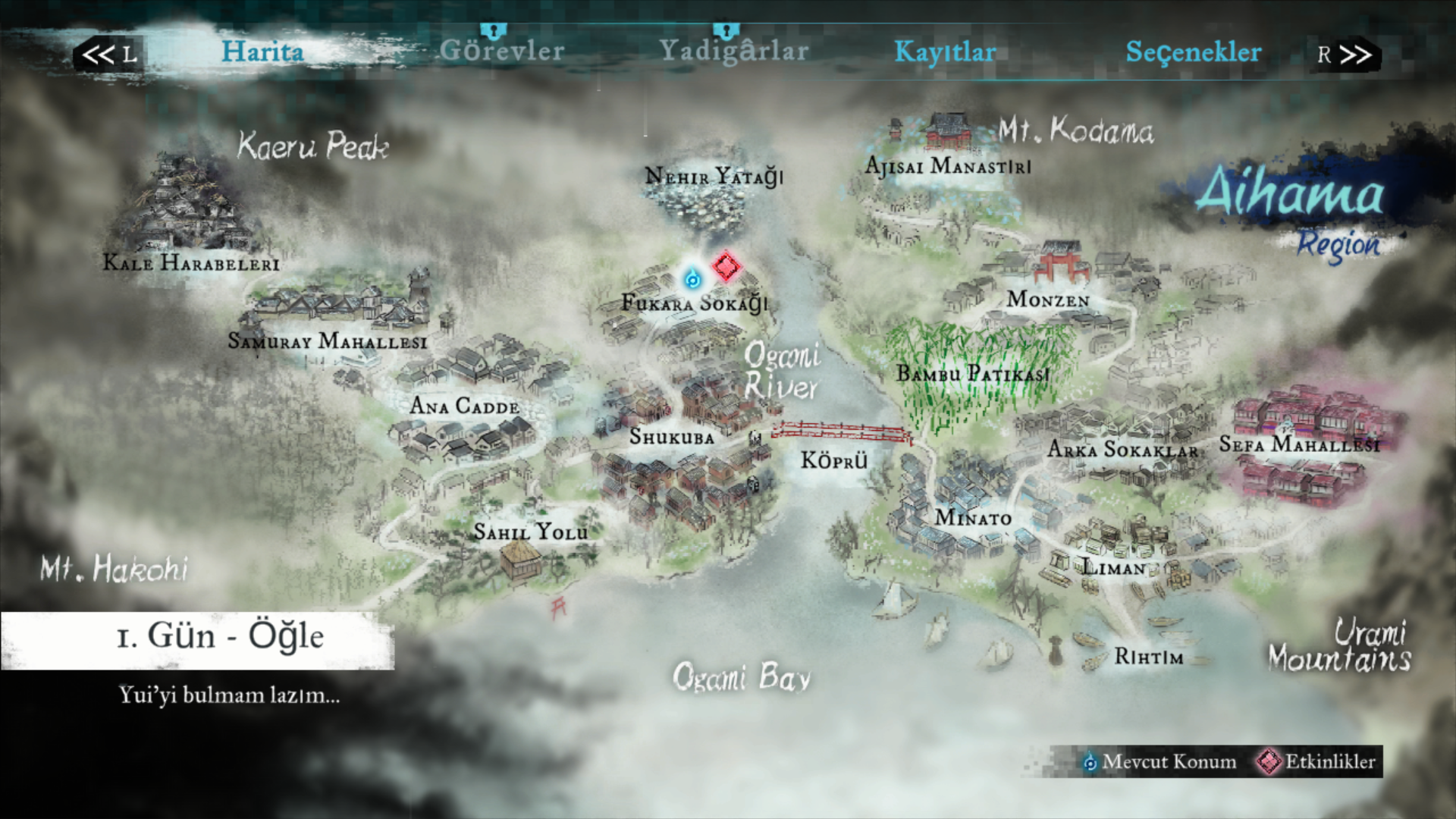Click the red Etkinlikler marker on the map
This screenshot has height=819, width=1456.
click(726, 267)
